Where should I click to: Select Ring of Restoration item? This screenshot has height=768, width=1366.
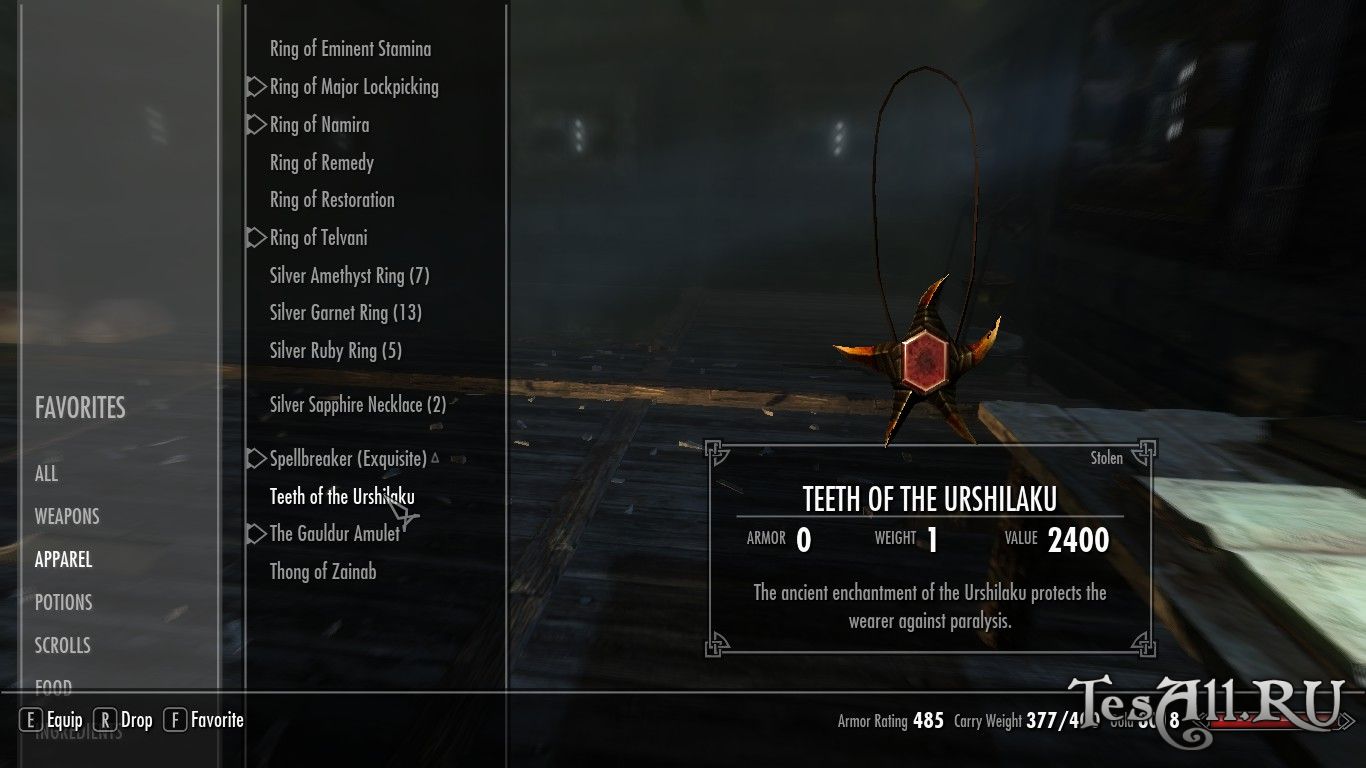[332, 200]
